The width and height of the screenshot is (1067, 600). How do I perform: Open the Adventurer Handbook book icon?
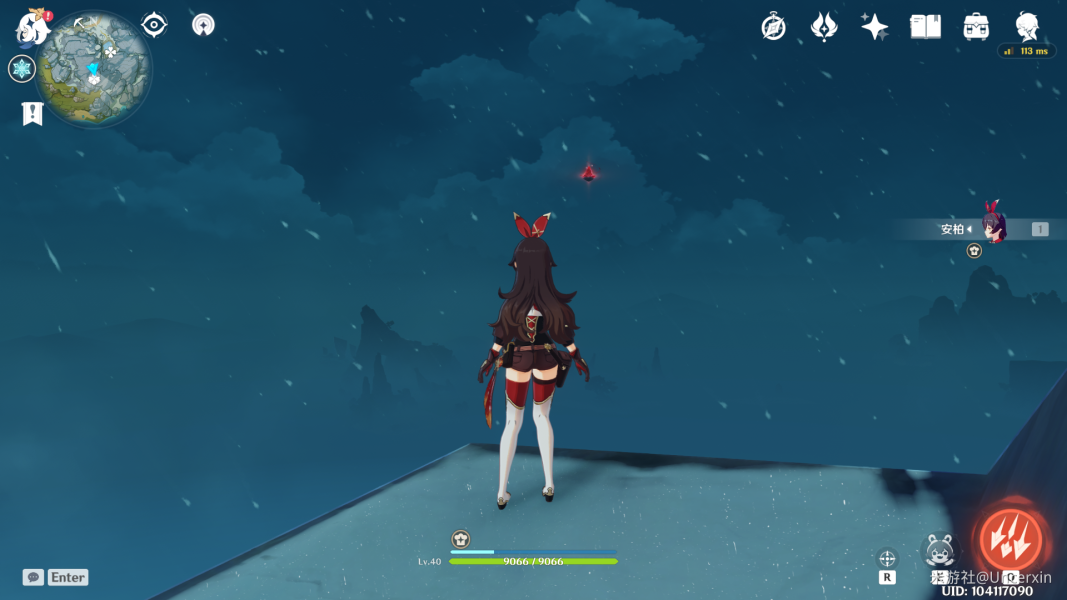click(x=925, y=27)
